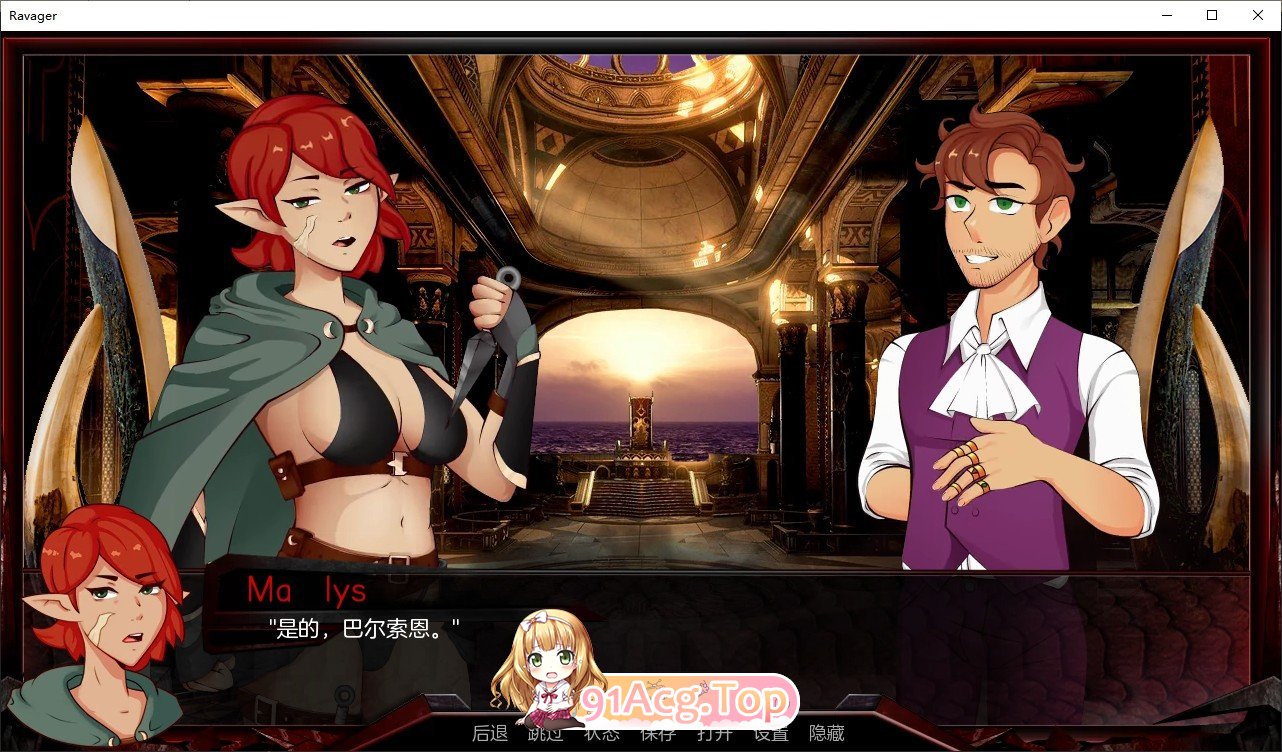The width and height of the screenshot is (1282, 752).
Task: Open the 设置 (Settings) preferences
Action: [768, 733]
